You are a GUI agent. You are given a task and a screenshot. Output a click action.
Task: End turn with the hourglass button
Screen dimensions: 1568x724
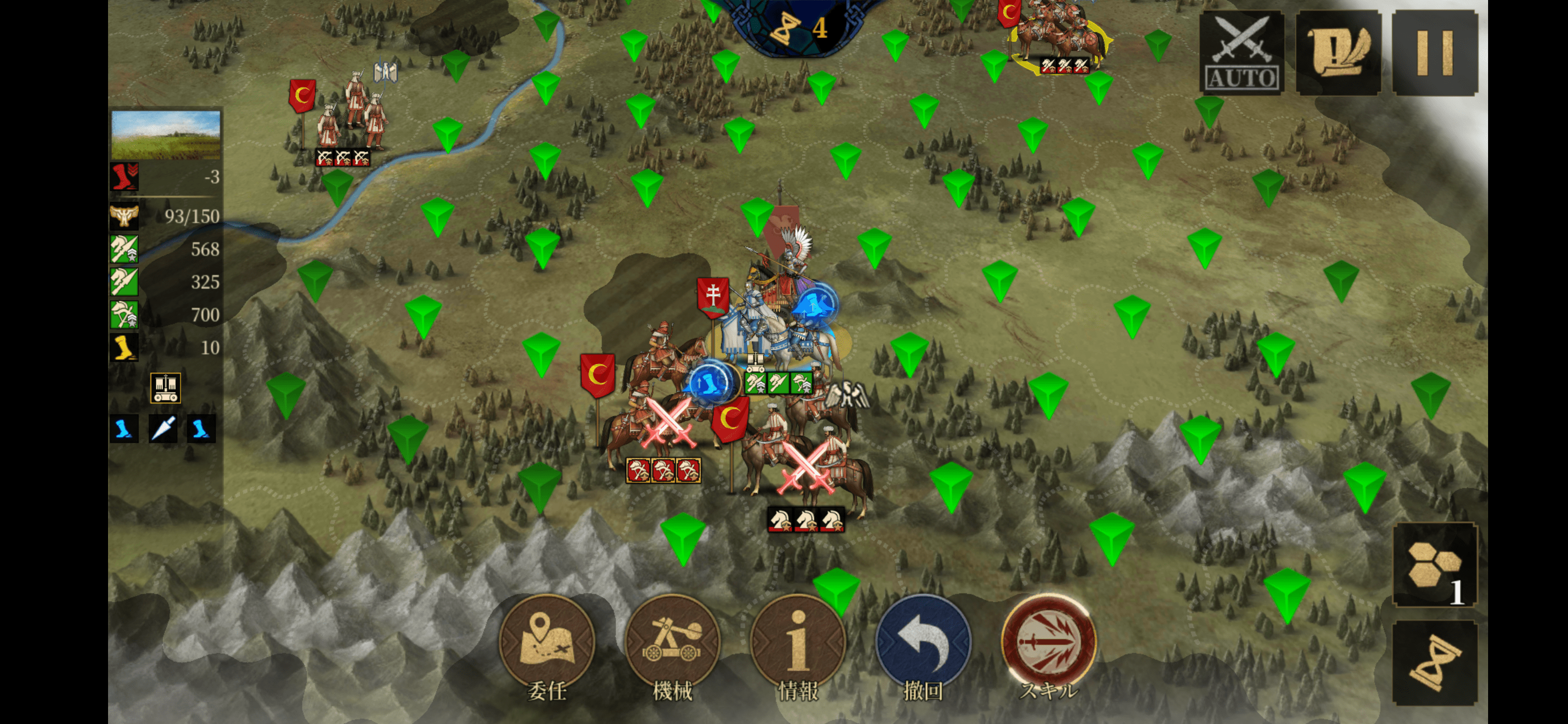click(1434, 663)
